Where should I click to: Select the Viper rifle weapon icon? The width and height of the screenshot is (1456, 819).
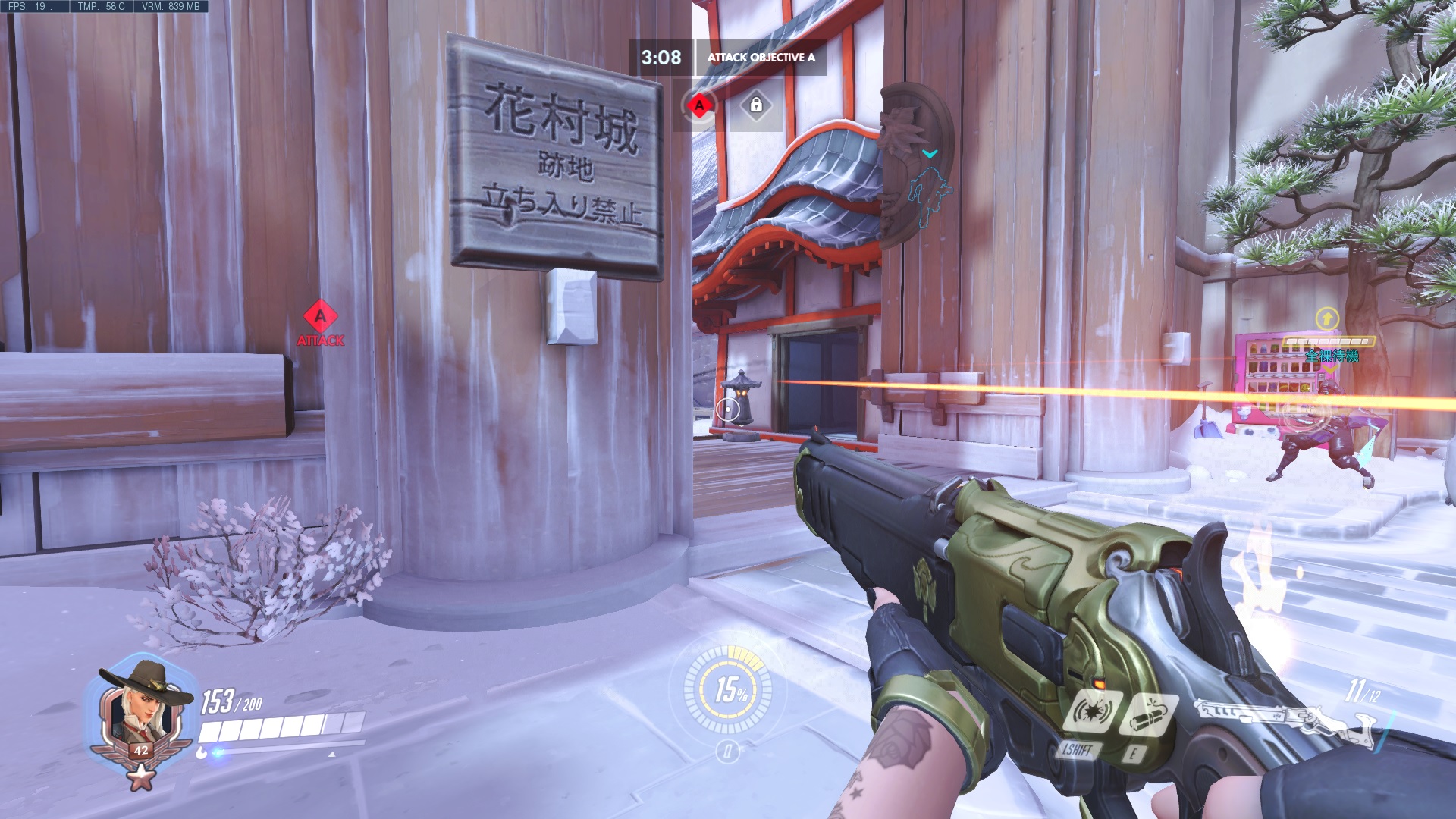(x=1282, y=720)
